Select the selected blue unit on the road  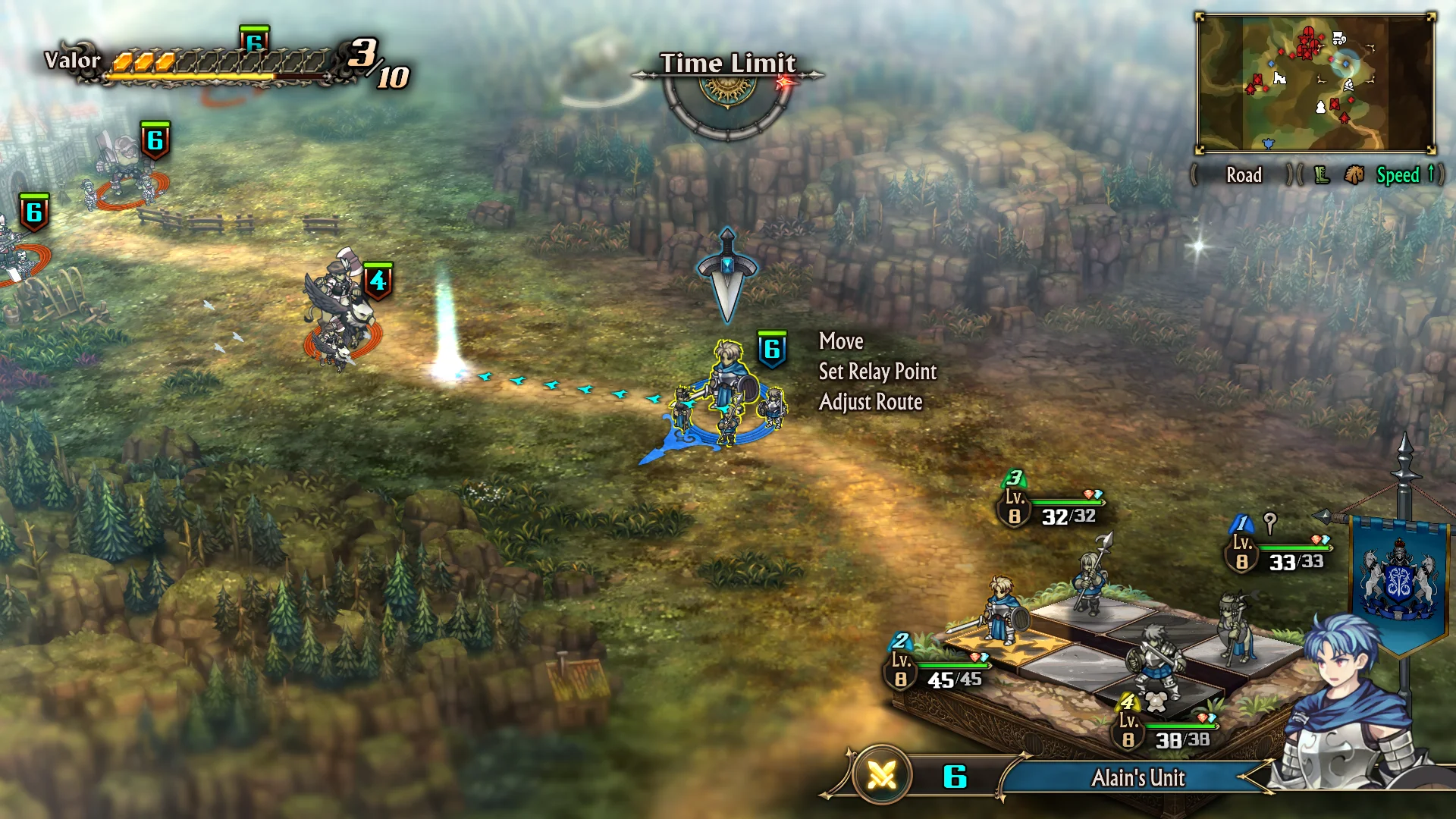coord(729,394)
